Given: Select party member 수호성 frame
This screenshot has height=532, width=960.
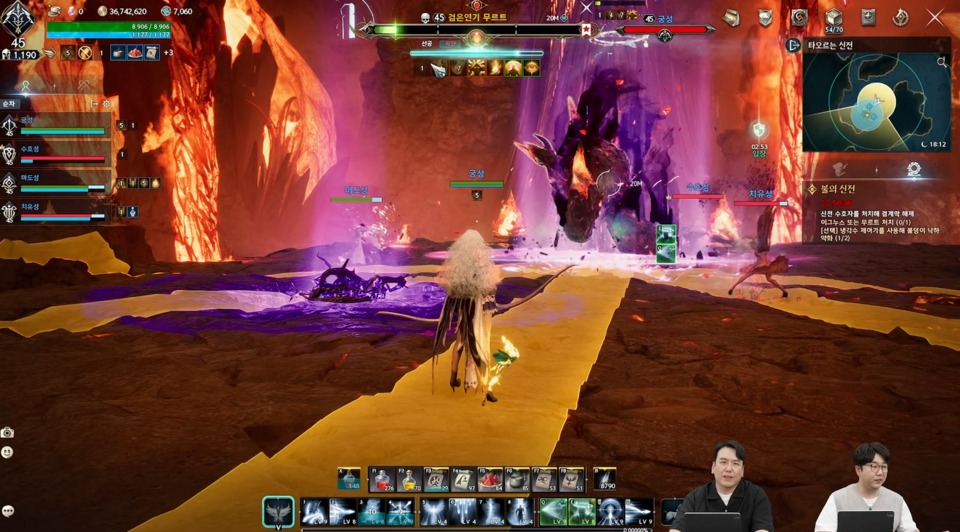Looking at the screenshot, I should coord(58,155).
